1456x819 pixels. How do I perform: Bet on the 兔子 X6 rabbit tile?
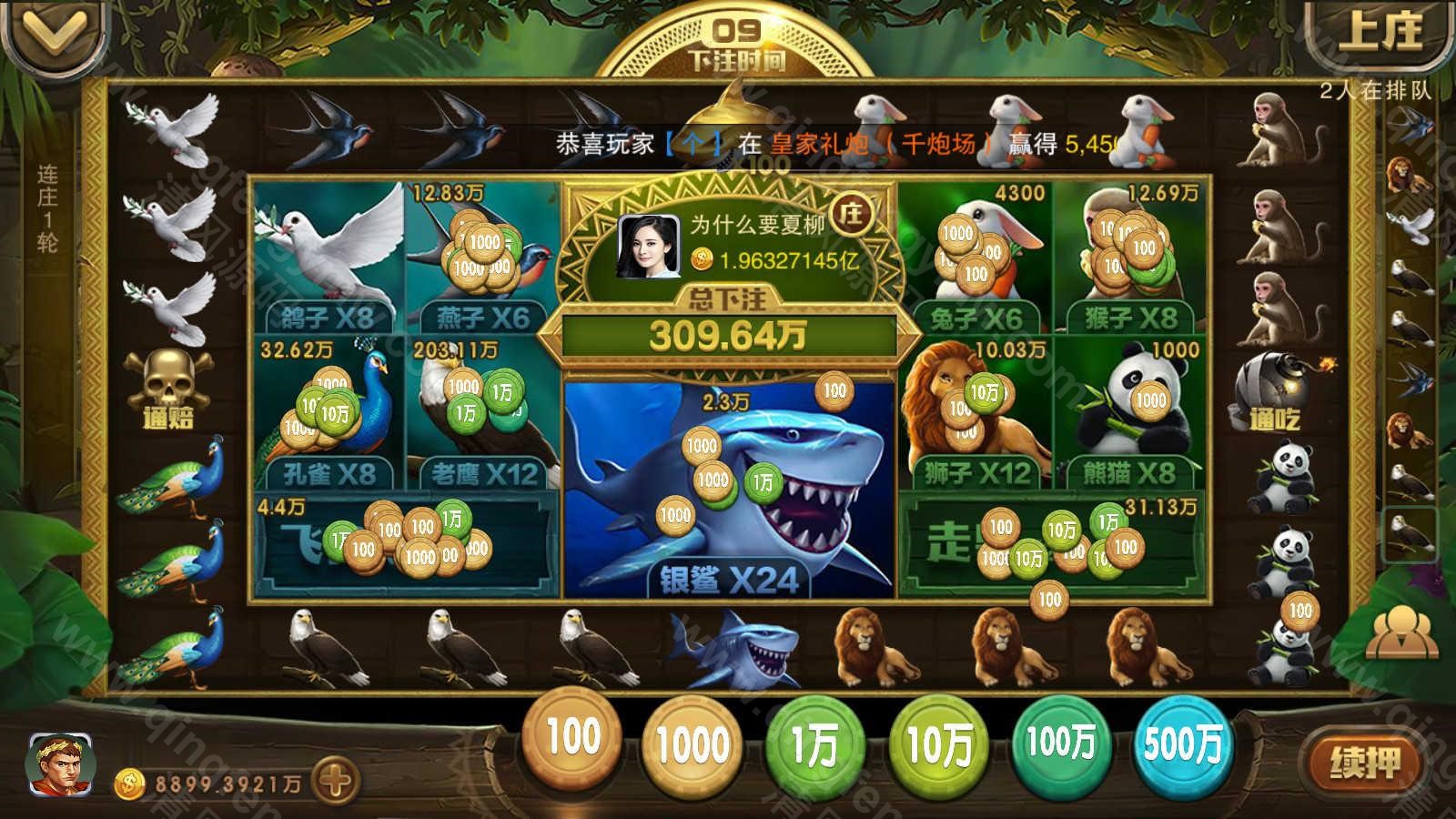[976, 257]
